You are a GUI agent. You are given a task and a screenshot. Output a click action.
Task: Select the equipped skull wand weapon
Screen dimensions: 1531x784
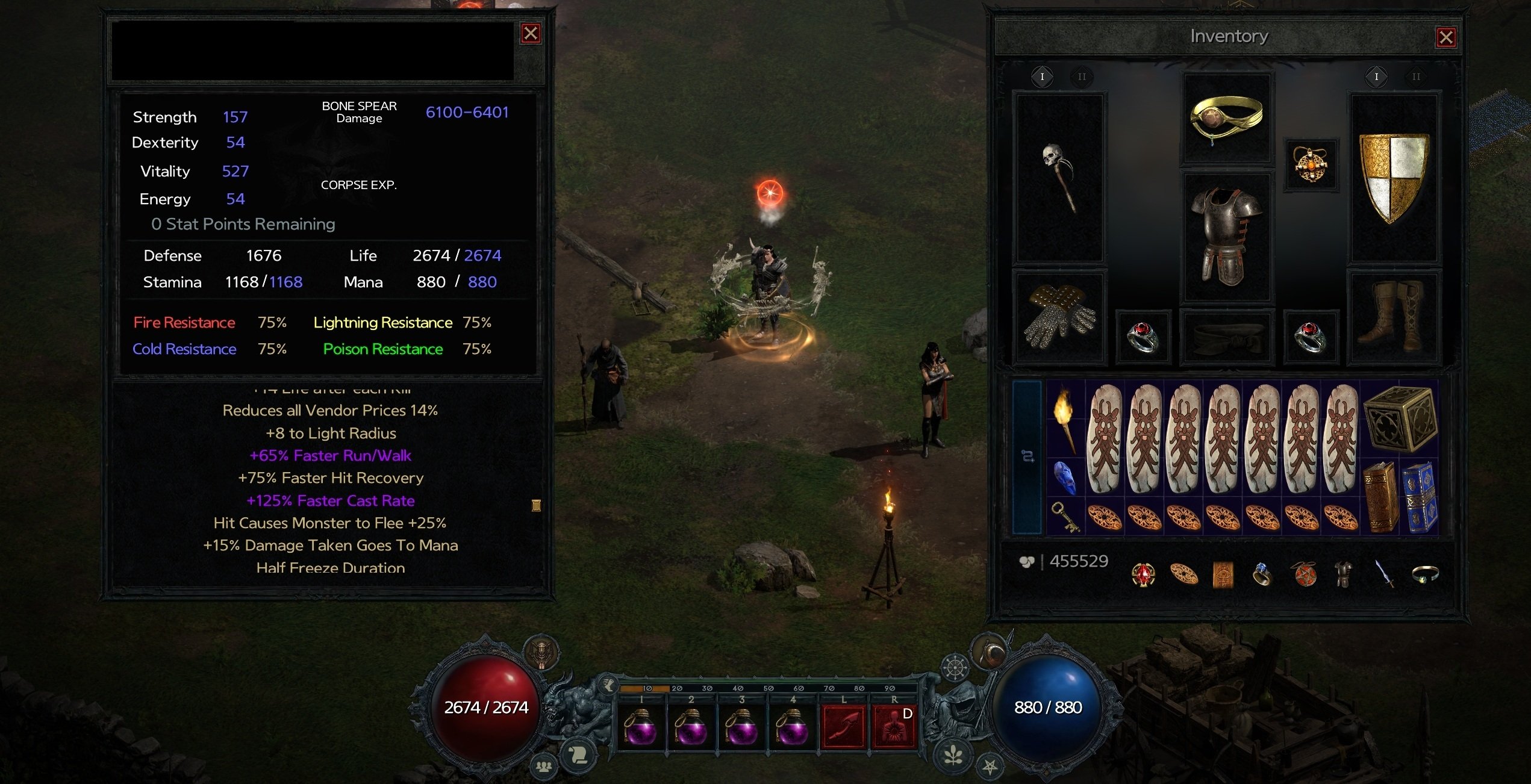pos(1059,178)
